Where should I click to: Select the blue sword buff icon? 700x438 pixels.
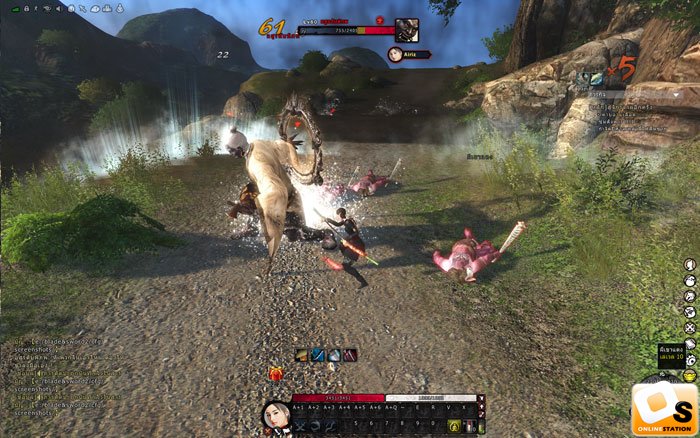[317, 355]
